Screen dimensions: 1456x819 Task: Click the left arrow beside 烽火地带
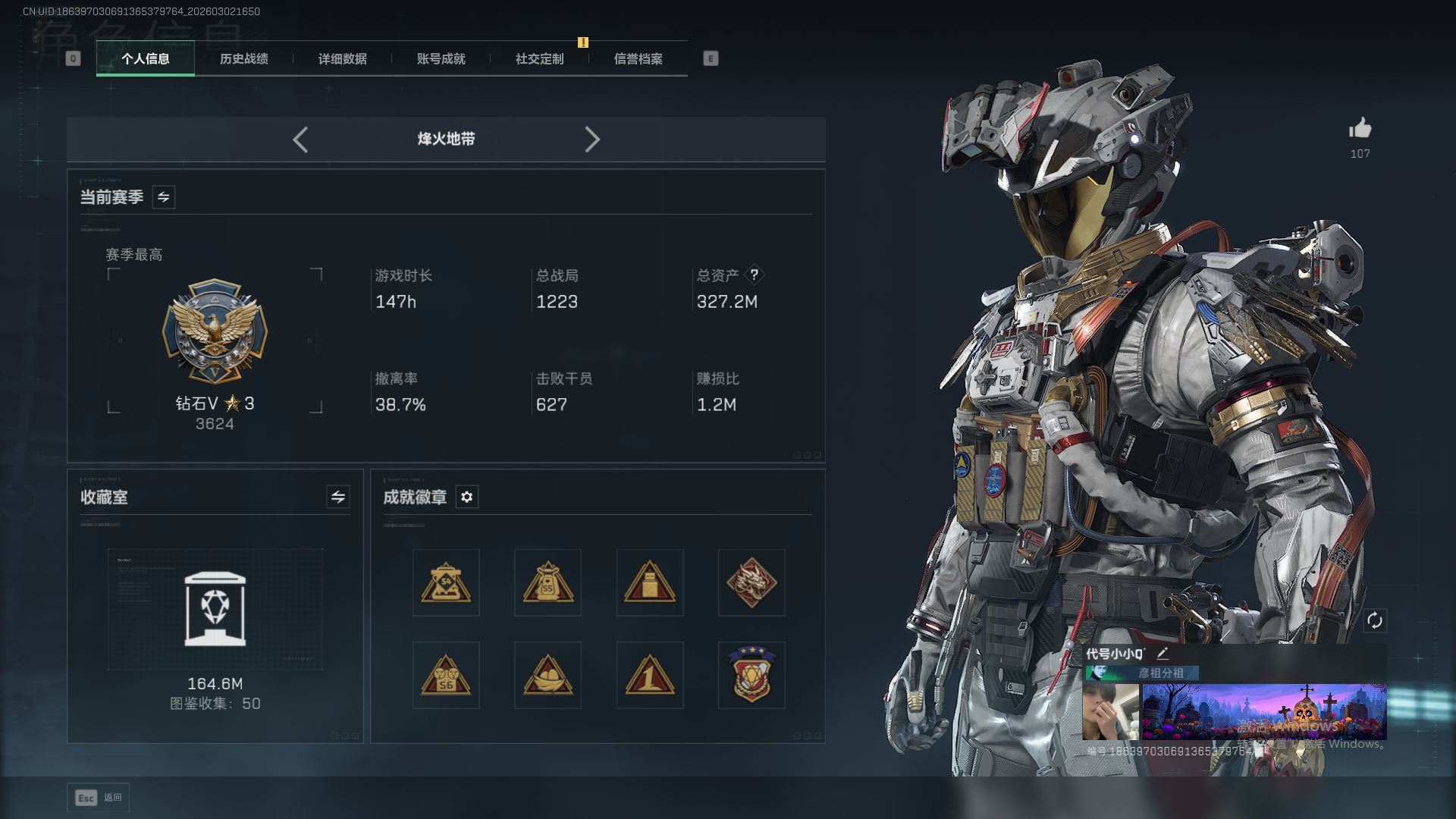pyautogui.click(x=300, y=140)
